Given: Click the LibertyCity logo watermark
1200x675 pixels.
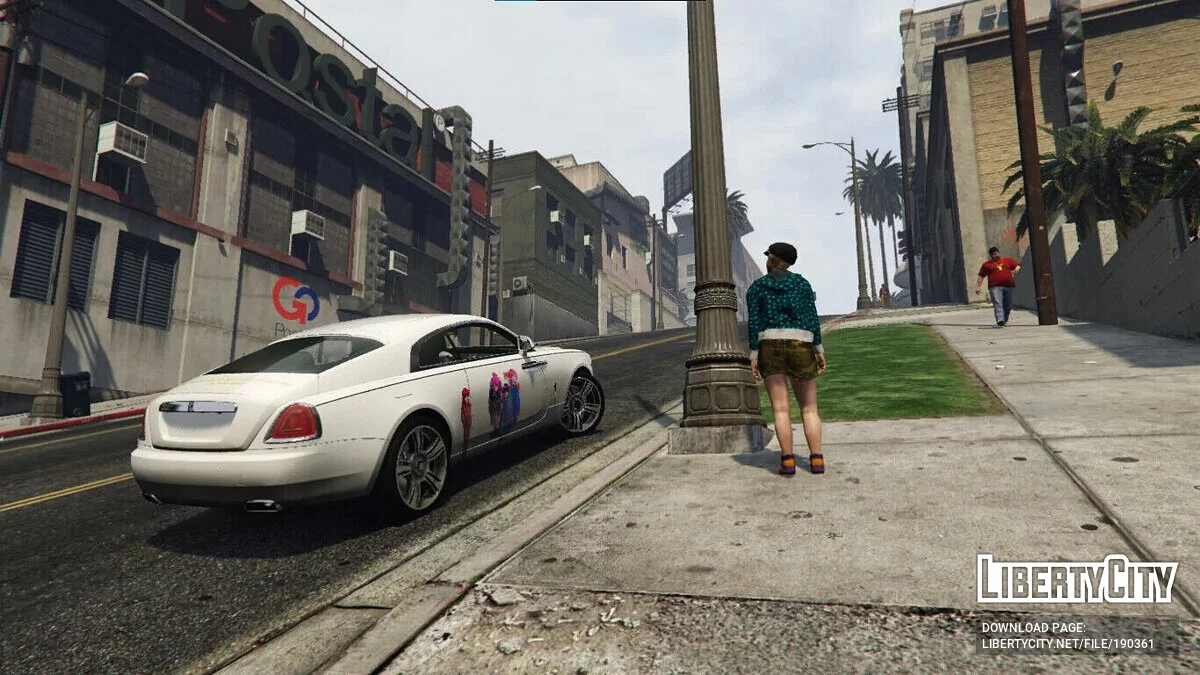Looking at the screenshot, I should 1076,580.
